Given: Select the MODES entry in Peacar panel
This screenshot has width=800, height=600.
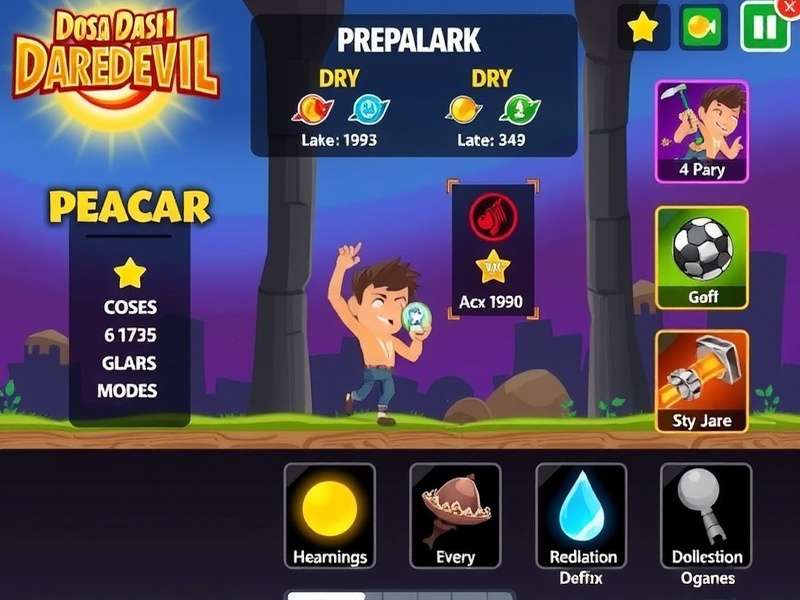Looking at the screenshot, I should 129,390.
